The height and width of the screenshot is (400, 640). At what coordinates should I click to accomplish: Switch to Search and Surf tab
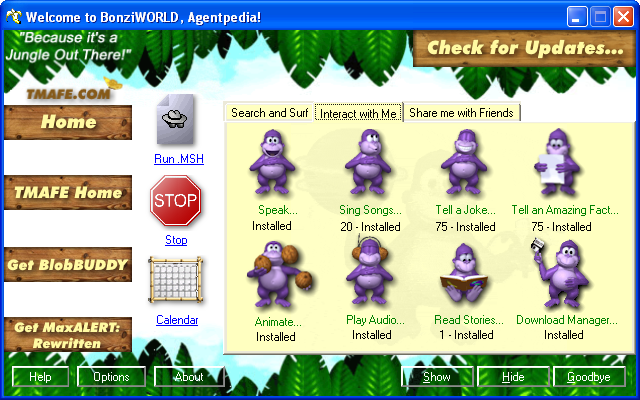point(270,113)
